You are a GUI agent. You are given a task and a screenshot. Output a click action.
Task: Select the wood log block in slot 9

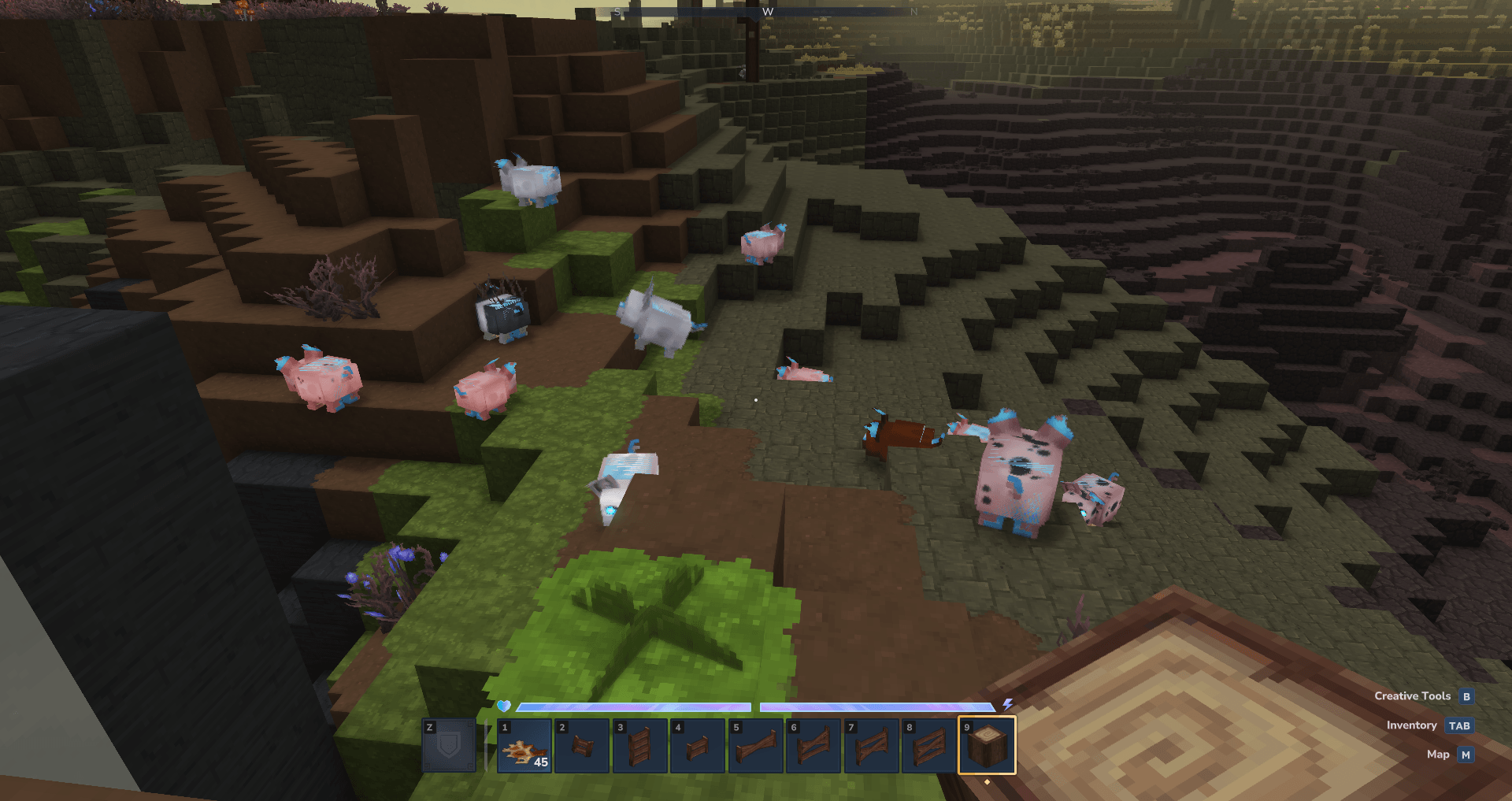pos(987,746)
